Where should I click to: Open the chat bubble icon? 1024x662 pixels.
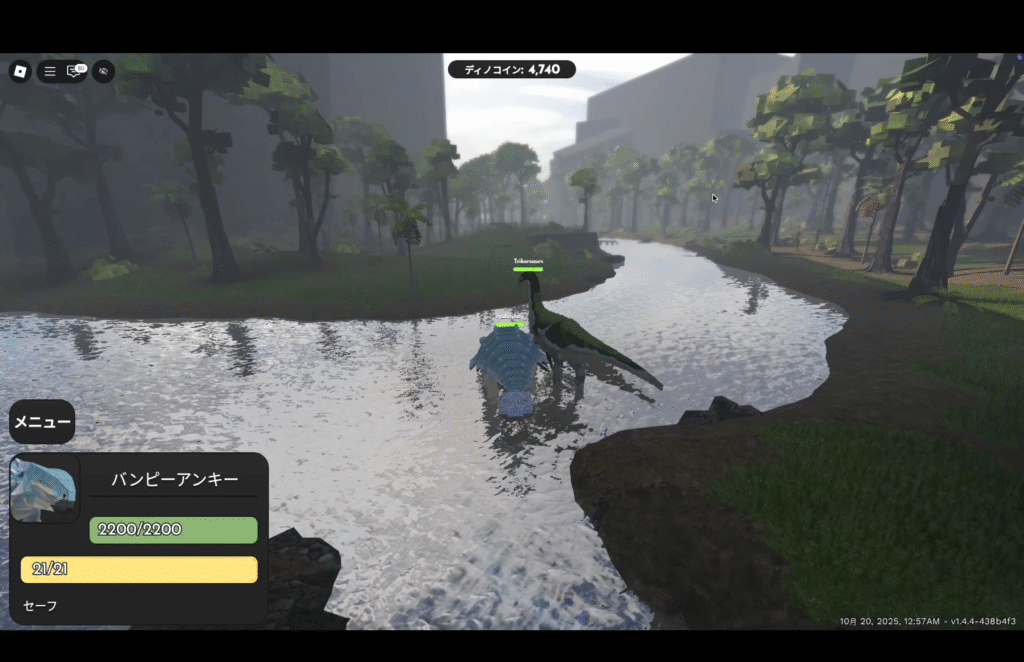click(74, 71)
